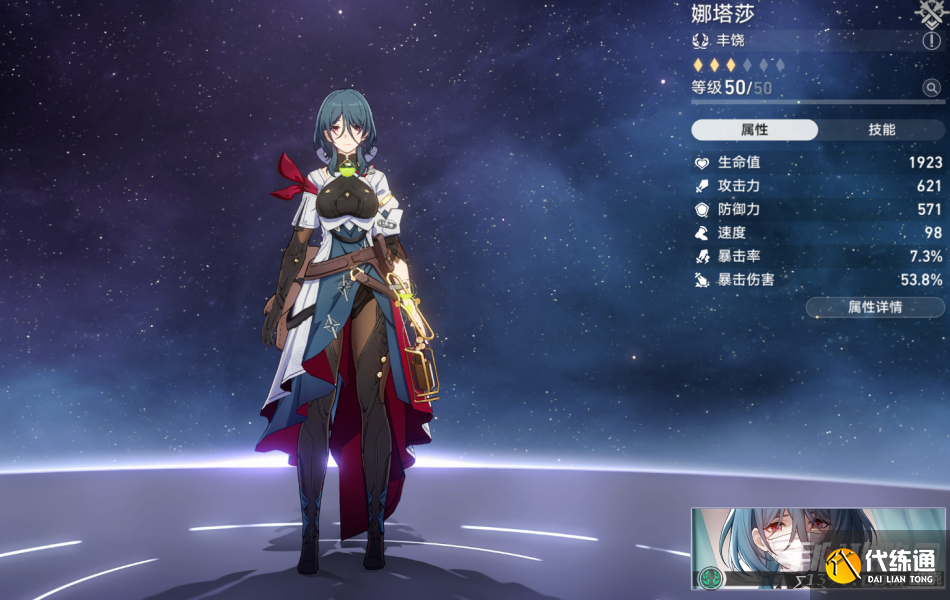Open the equipped light cone card thumbnail
The height and width of the screenshot is (600, 950).
[x=790, y=548]
